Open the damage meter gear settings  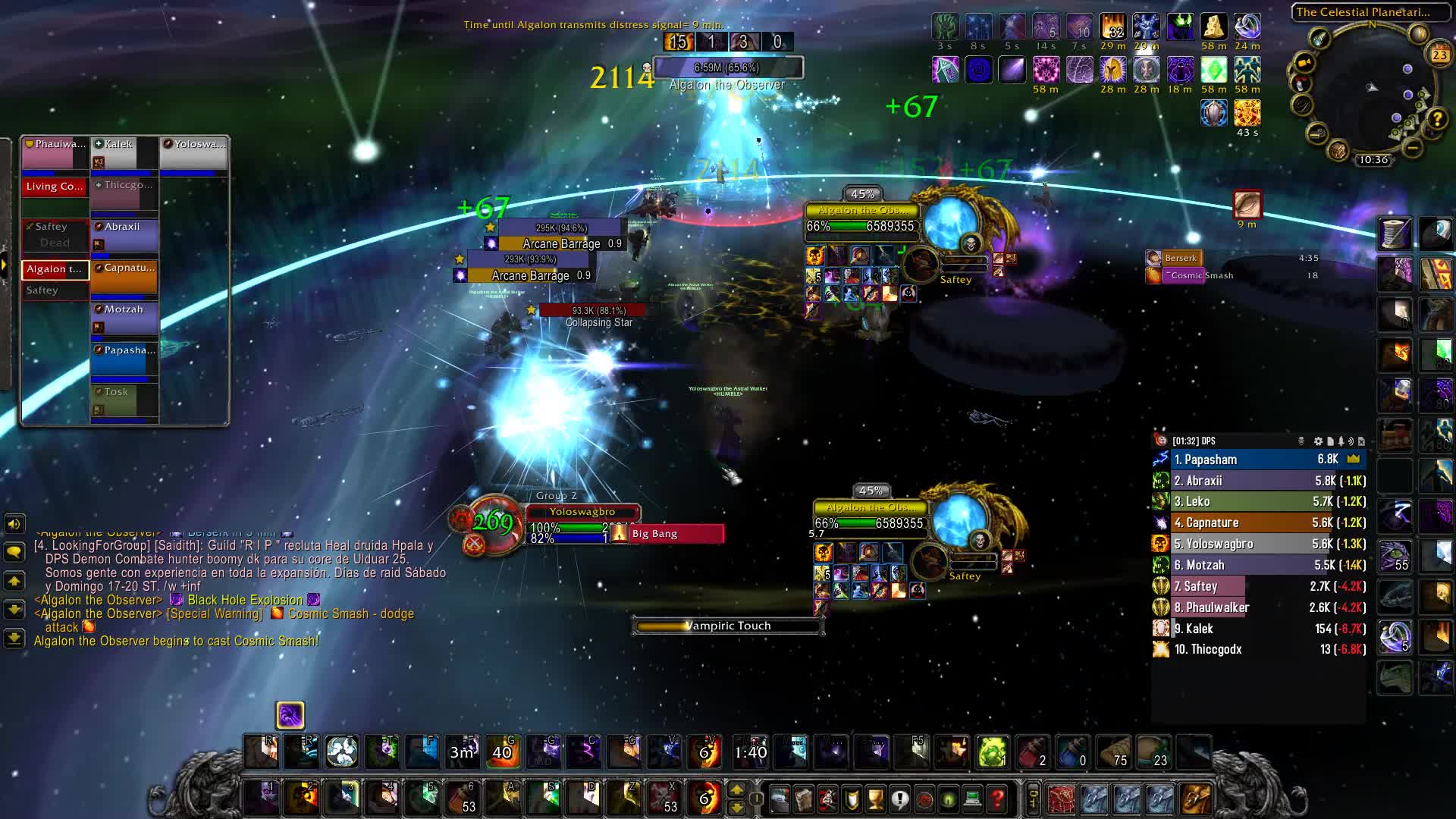coord(1318,441)
